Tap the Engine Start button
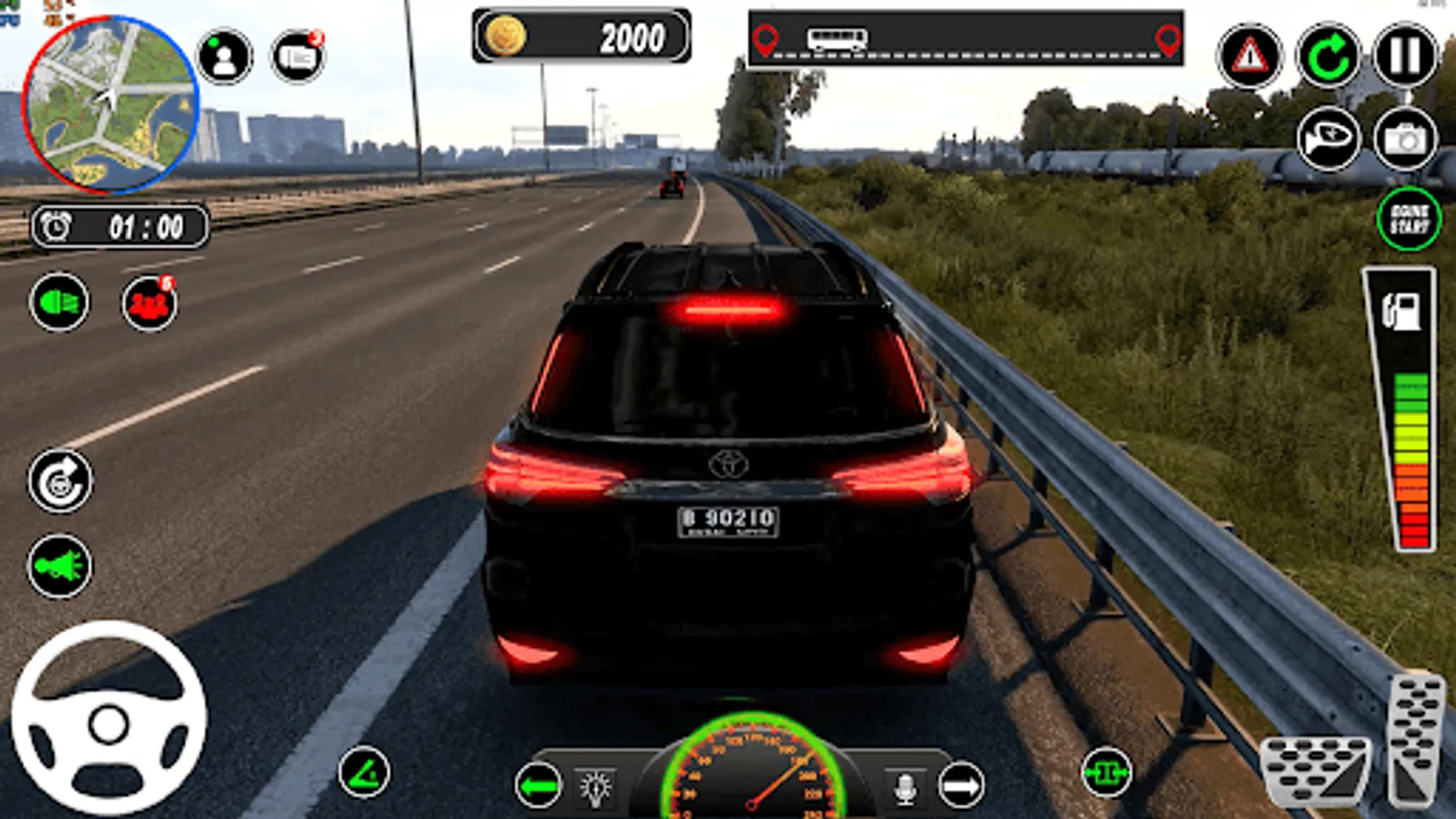Viewport: 1456px width, 819px height. 1409,219
